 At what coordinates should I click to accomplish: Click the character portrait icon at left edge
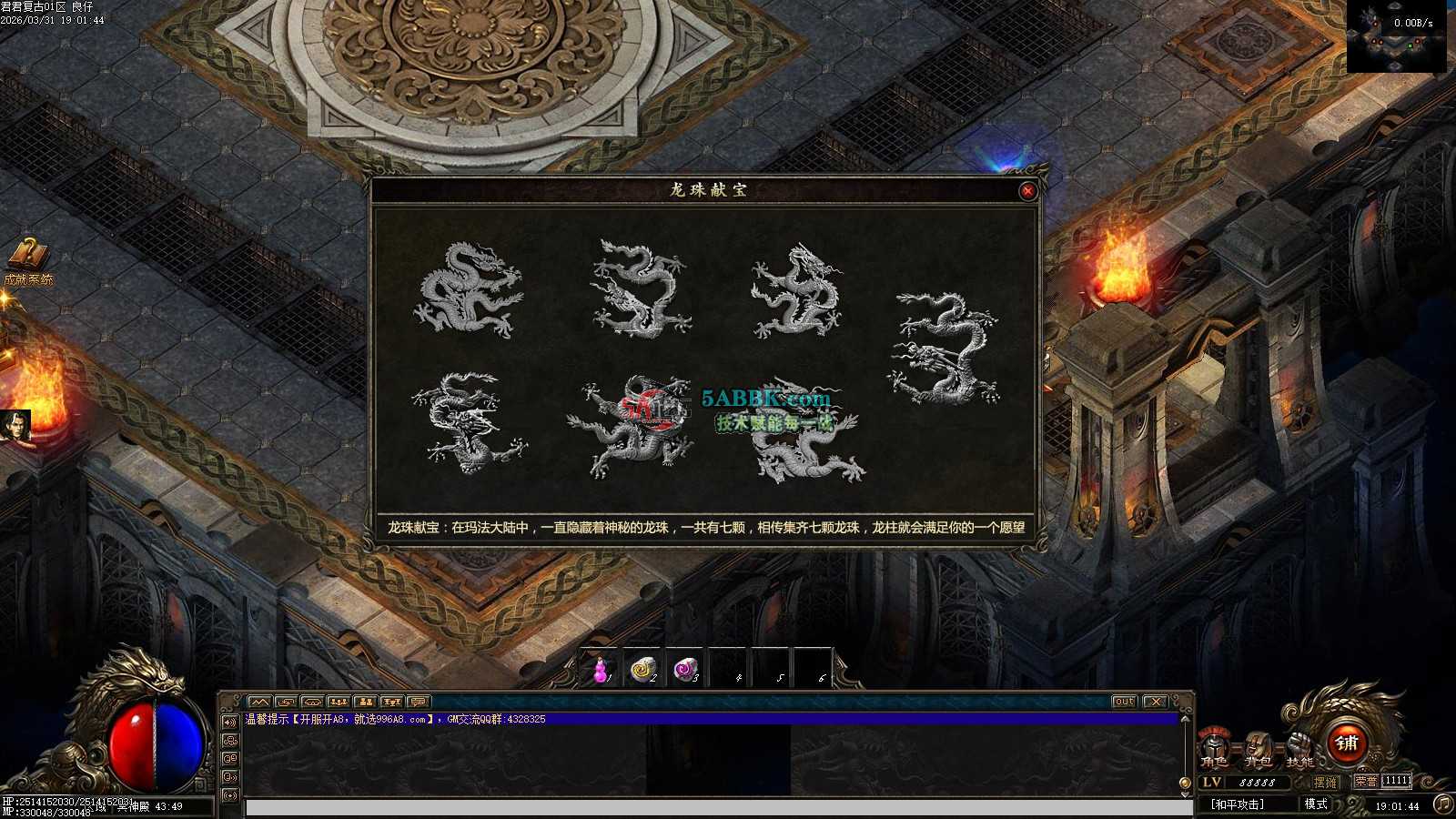[x=15, y=427]
